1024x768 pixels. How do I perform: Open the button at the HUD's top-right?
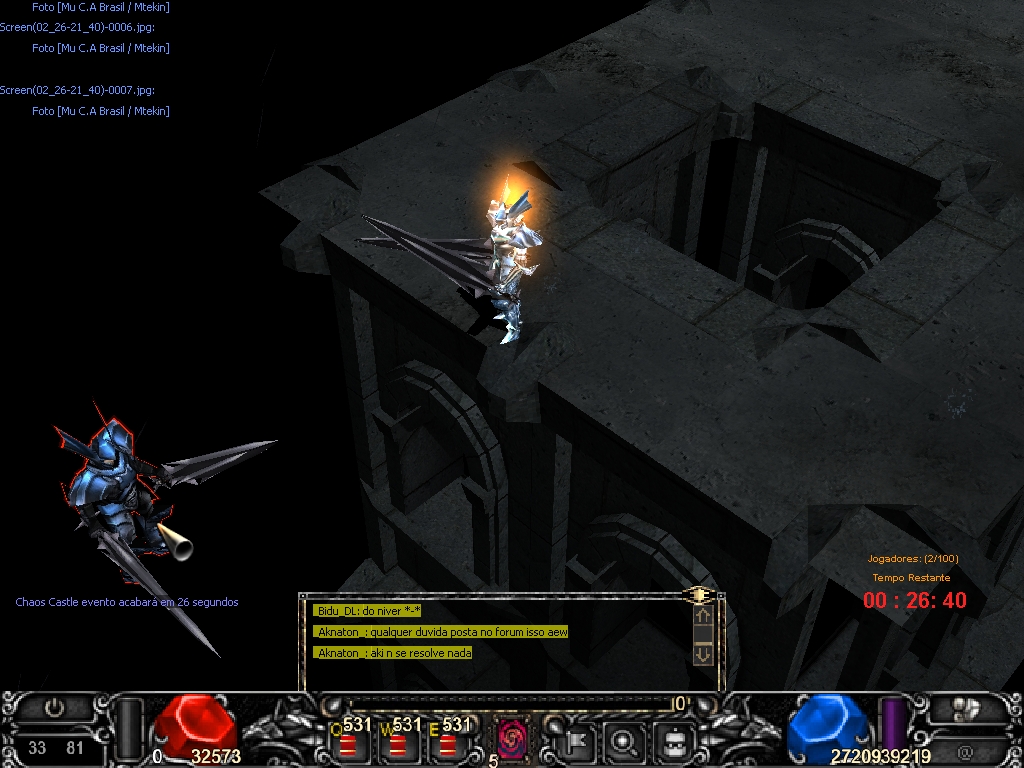pyautogui.click(x=964, y=709)
